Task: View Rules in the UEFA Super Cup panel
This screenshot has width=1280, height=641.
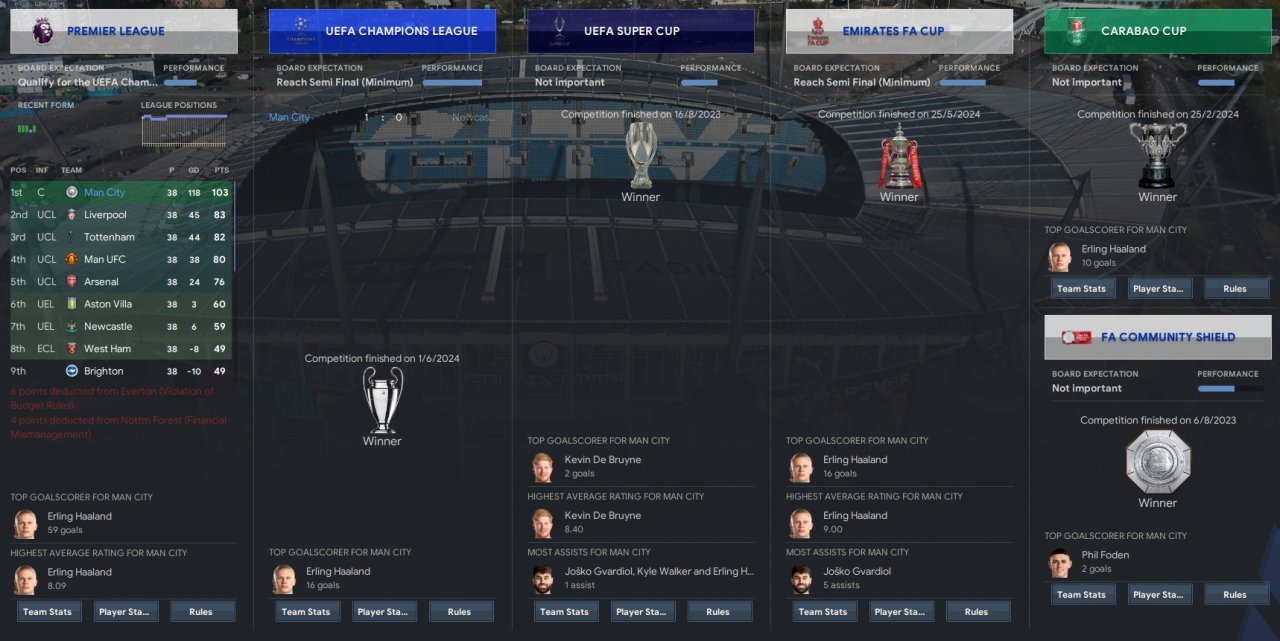Action: (718, 612)
